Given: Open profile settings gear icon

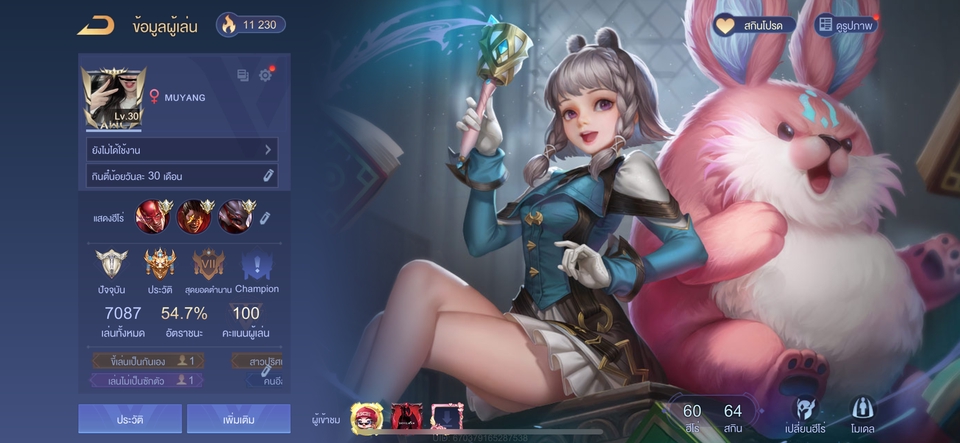Looking at the screenshot, I should [266, 75].
